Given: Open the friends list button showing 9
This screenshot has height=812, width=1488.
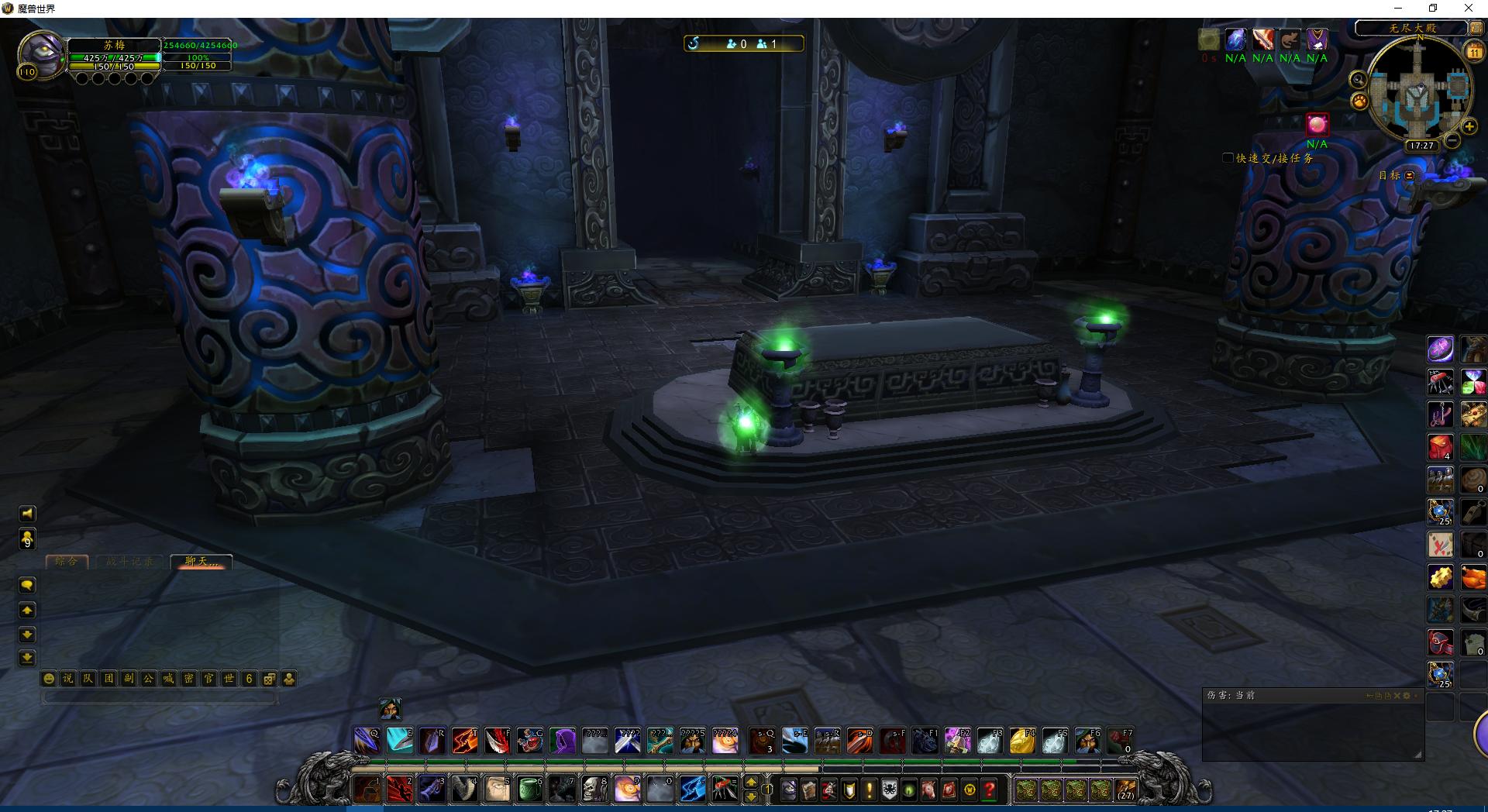Looking at the screenshot, I should tap(27, 538).
